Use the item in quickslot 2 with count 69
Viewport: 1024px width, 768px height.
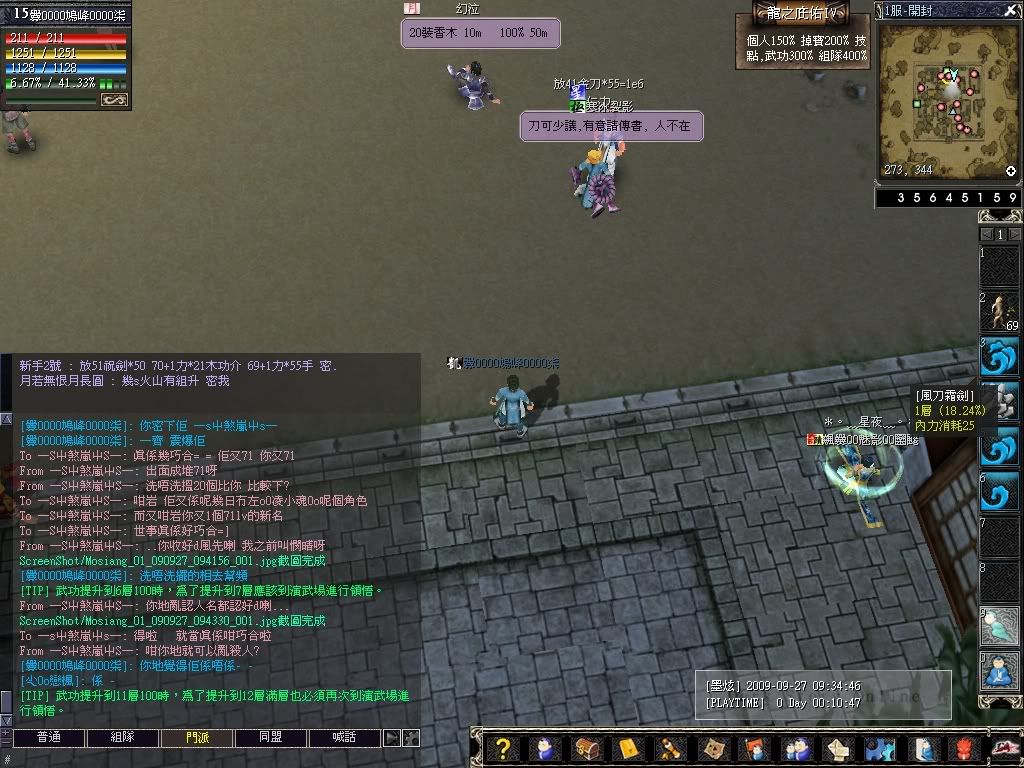click(999, 311)
